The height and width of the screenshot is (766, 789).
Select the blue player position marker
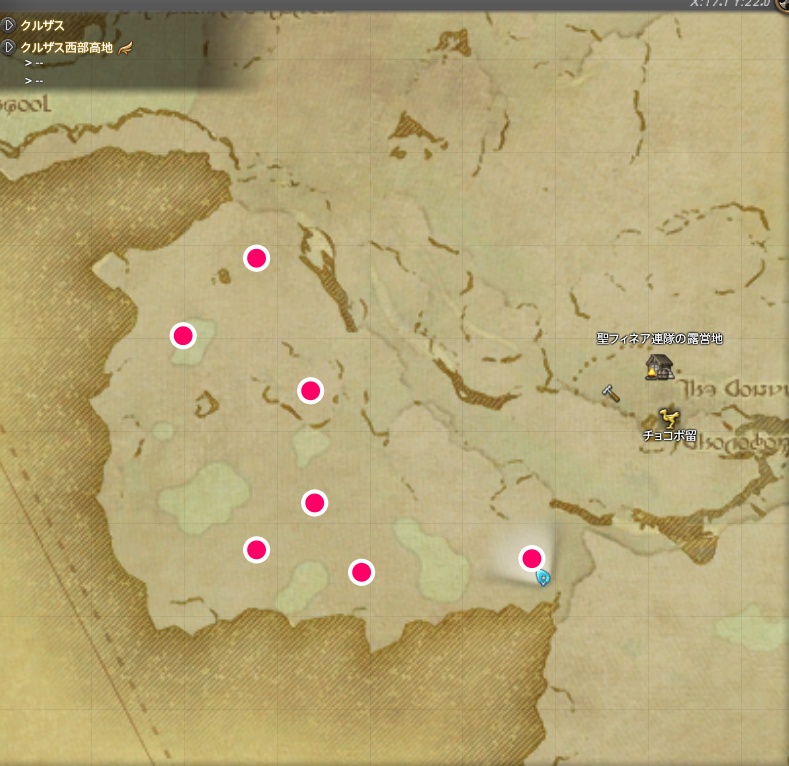[543, 577]
